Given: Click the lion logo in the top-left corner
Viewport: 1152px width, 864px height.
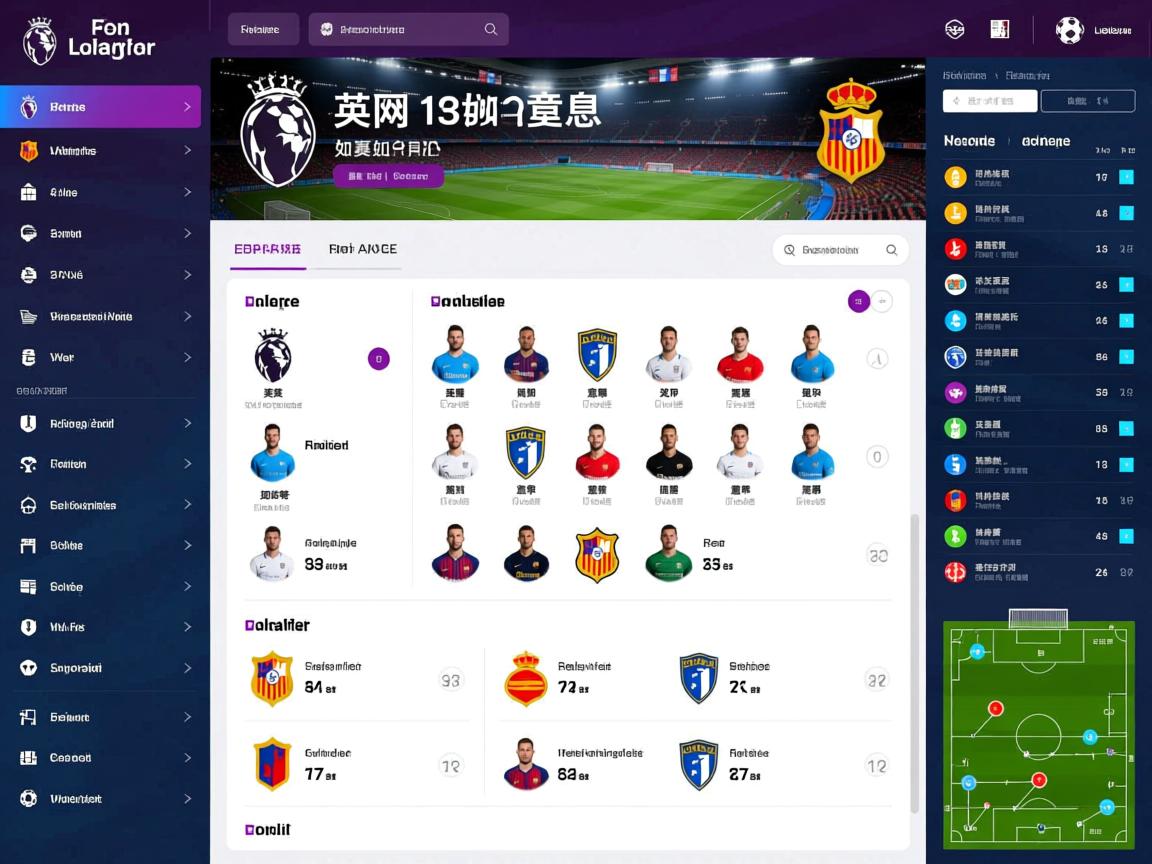Looking at the screenshot, I should pos(39,40).
